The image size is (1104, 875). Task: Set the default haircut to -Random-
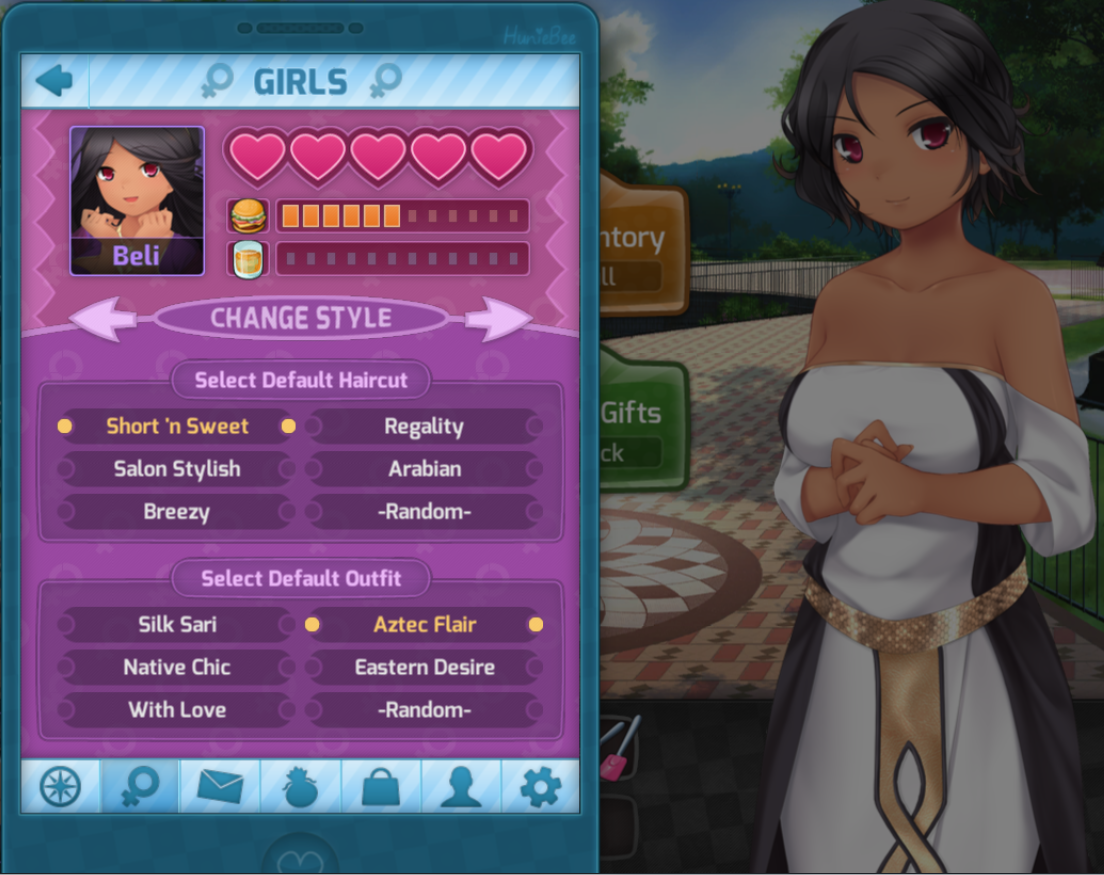424,512
